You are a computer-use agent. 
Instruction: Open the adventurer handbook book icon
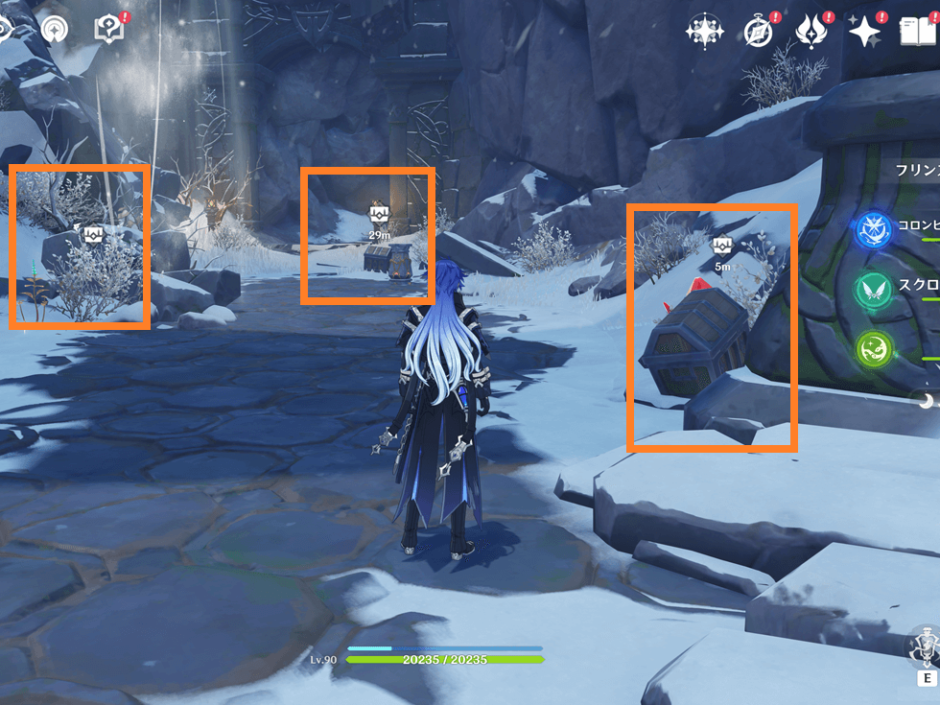pyautogui.click(x=920, y=31)
